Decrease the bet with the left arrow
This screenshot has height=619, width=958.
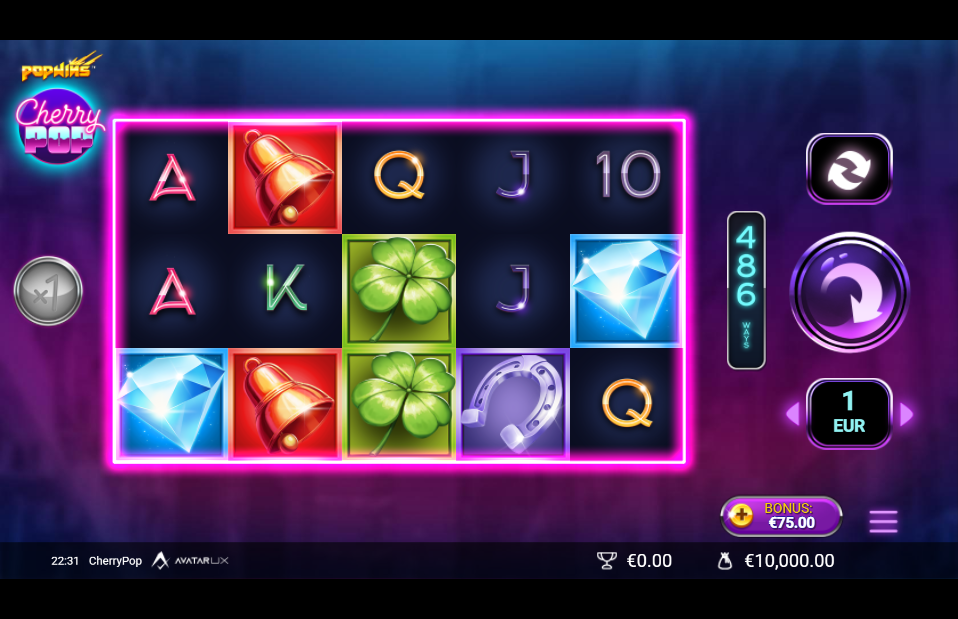(x=792, y=414)
